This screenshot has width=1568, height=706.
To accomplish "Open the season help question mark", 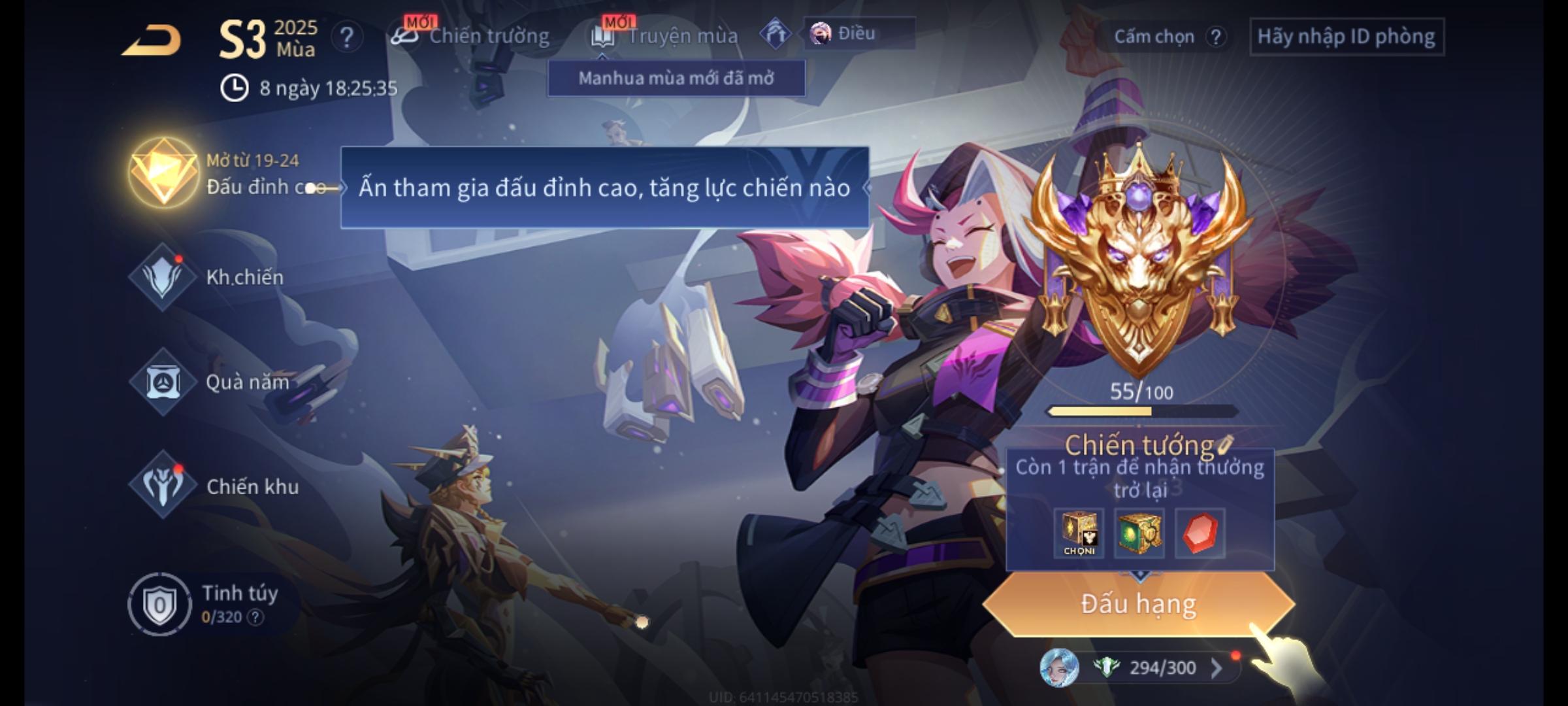I will (x=346, y=38).
